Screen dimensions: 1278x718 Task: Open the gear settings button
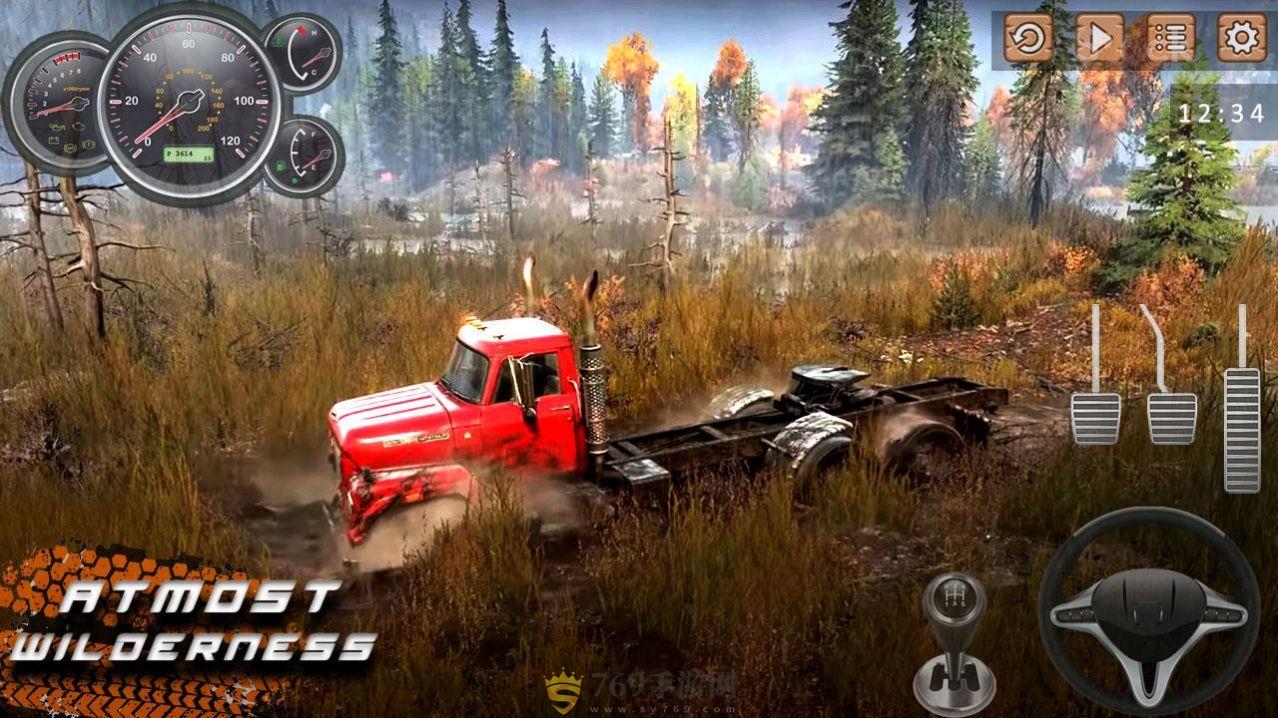[x=1242, y=39]
